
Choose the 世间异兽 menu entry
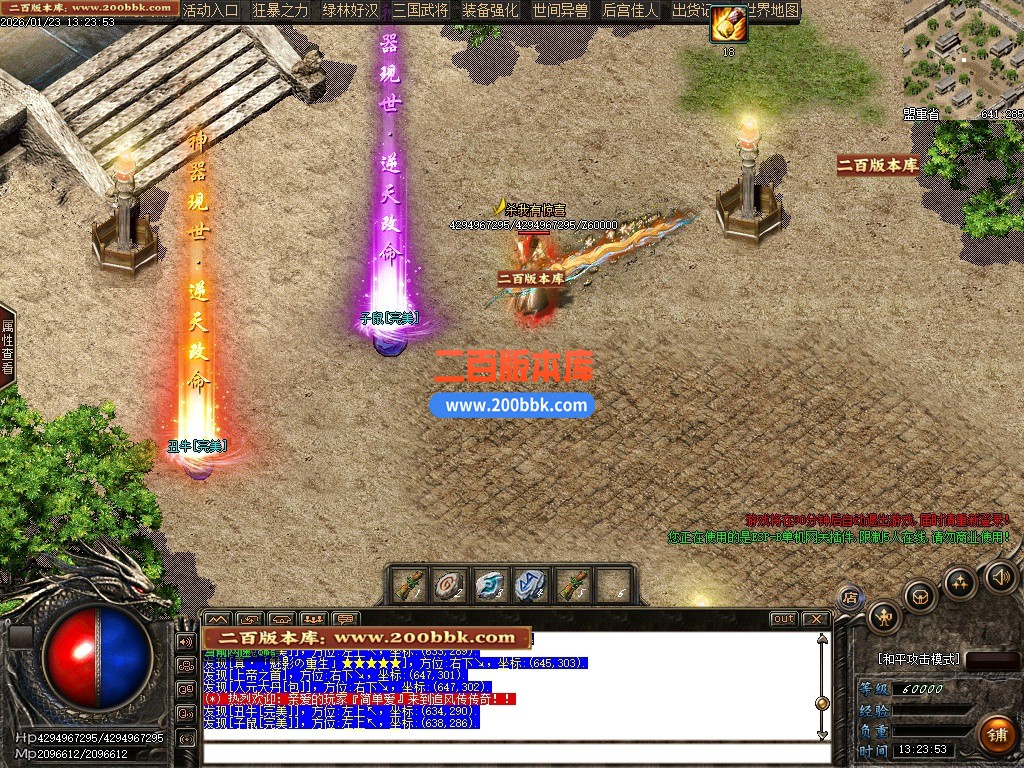point(560,11)
